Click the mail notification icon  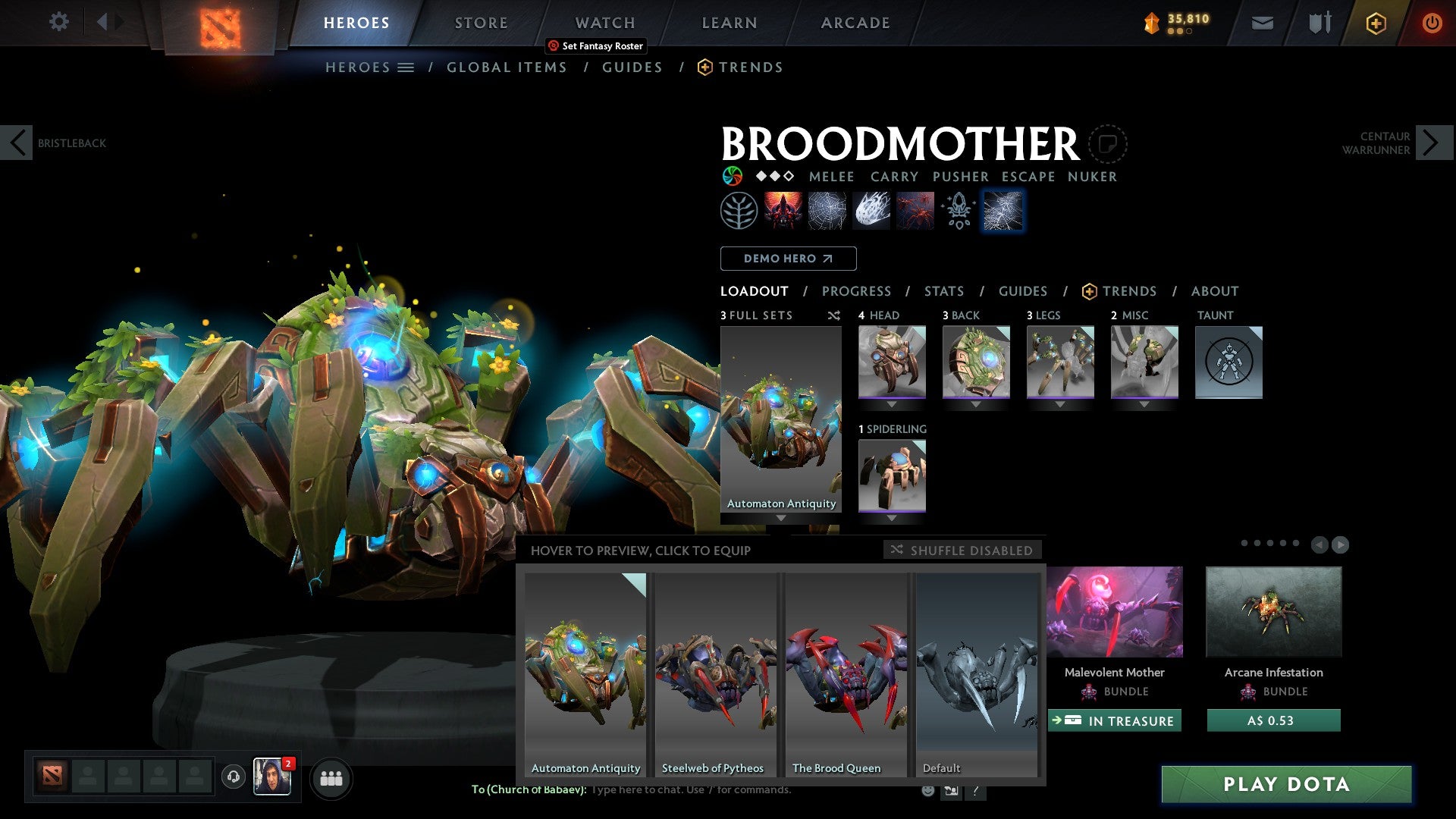[1262, 23]
